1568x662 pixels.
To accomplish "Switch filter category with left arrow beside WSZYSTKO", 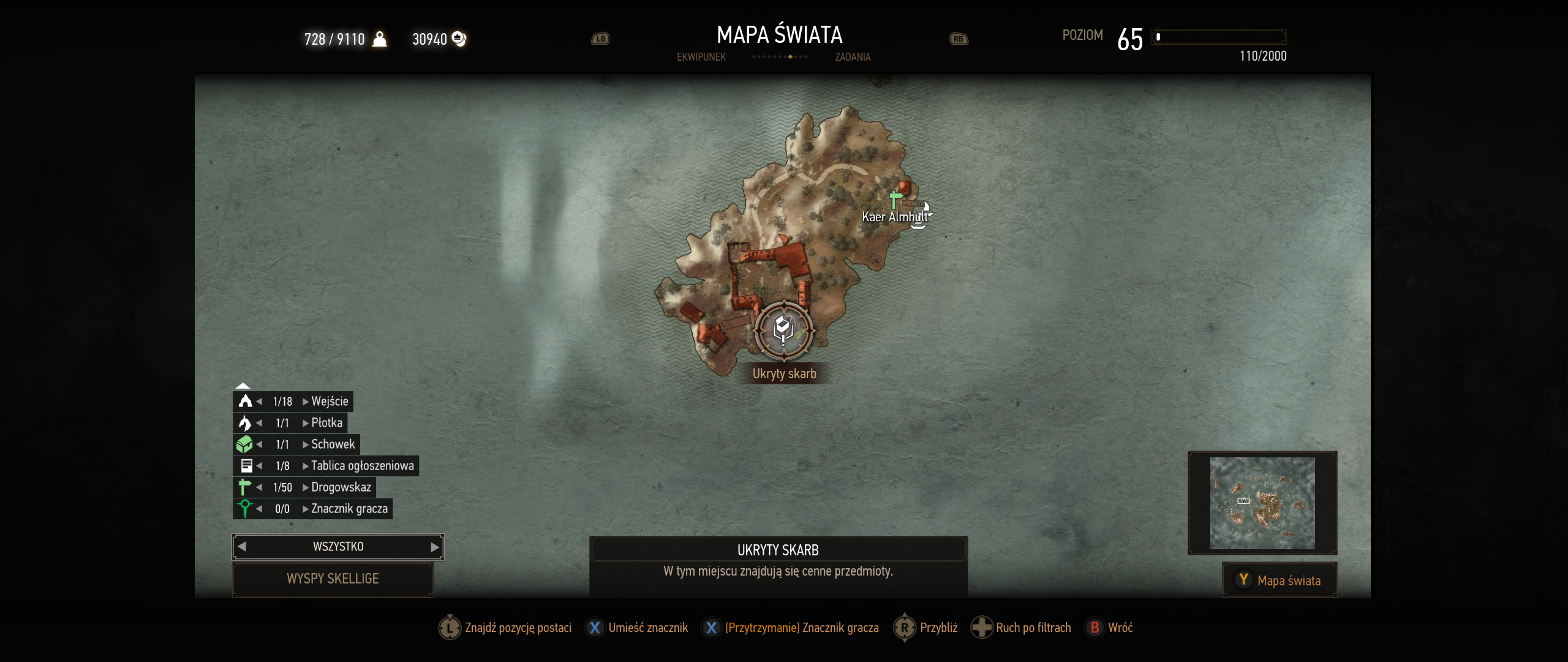I will (242, 547).
